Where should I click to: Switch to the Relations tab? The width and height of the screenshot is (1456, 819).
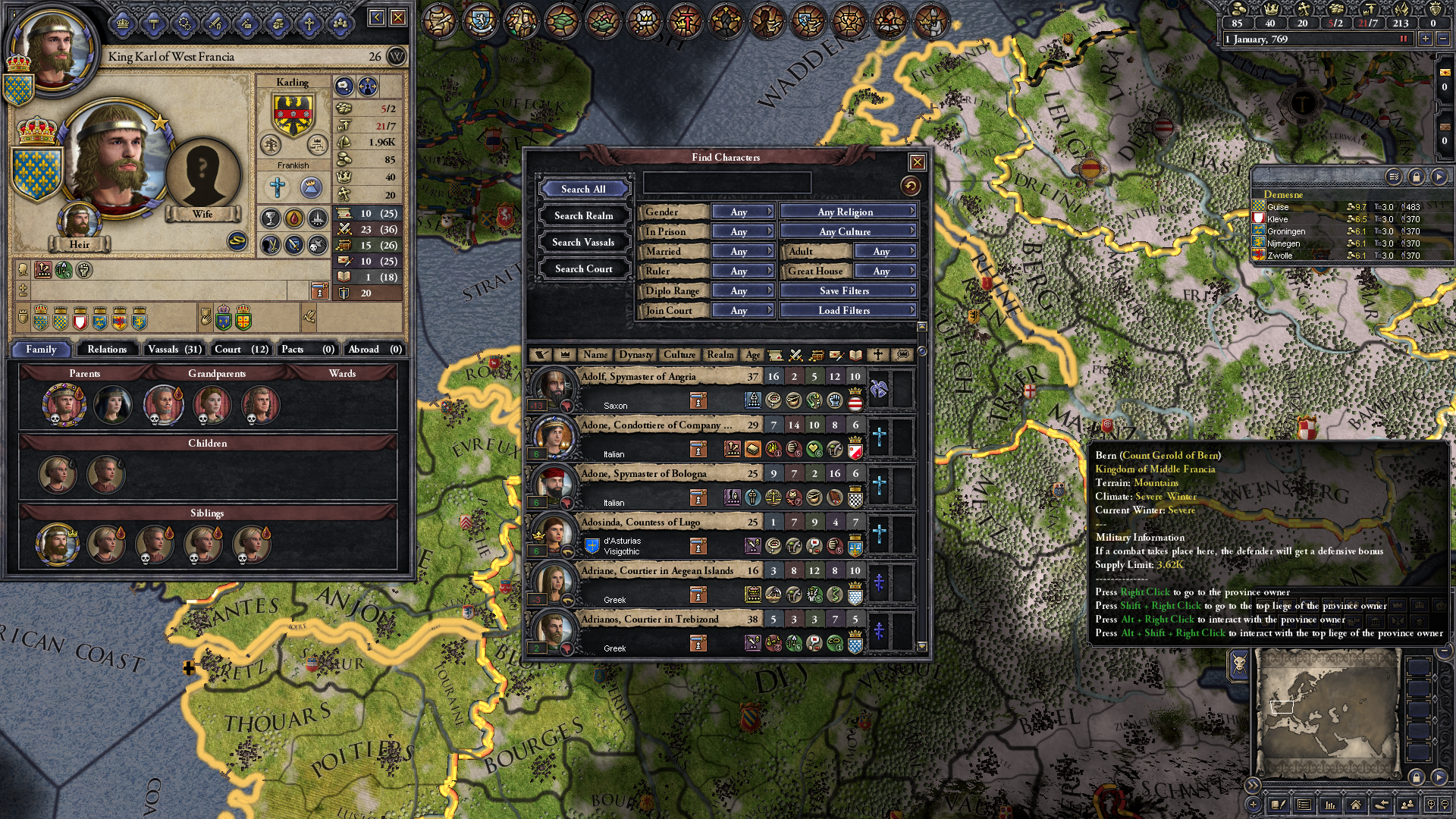point(107,349)
